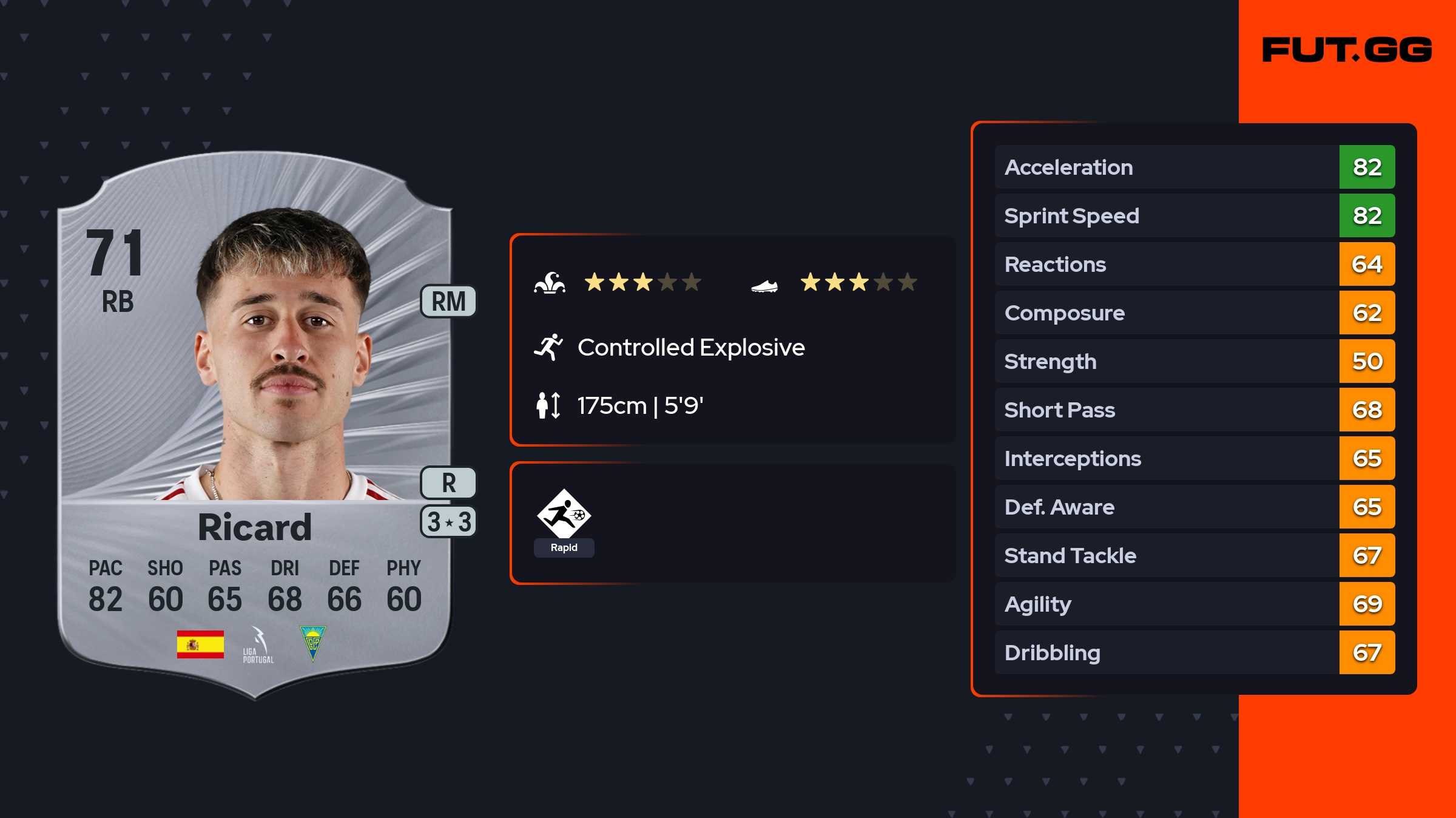Choose the Acceleration stat row
1456x818 pixels.
pos(1194,167)
